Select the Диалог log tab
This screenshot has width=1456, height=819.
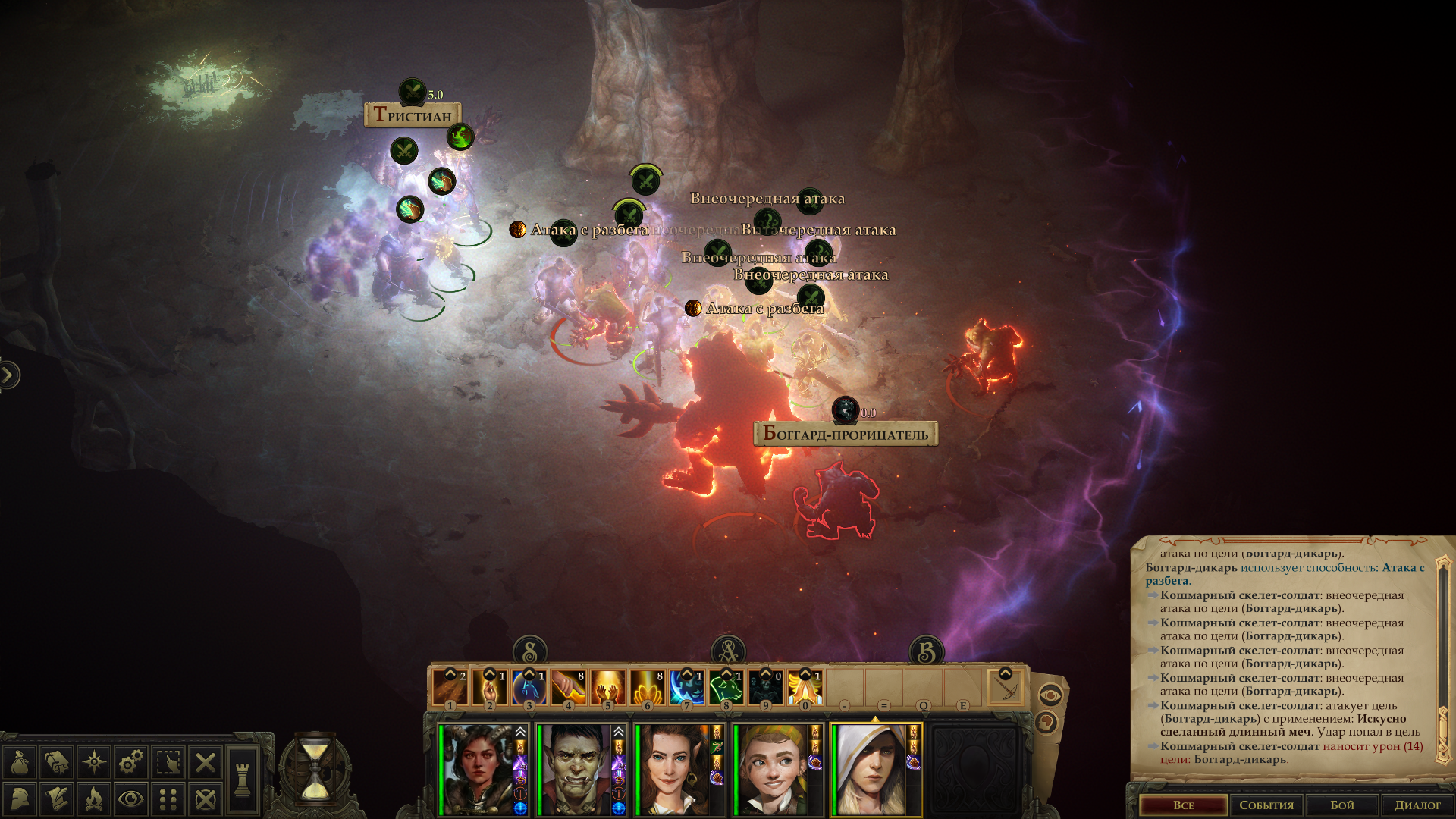[1417, 805]
